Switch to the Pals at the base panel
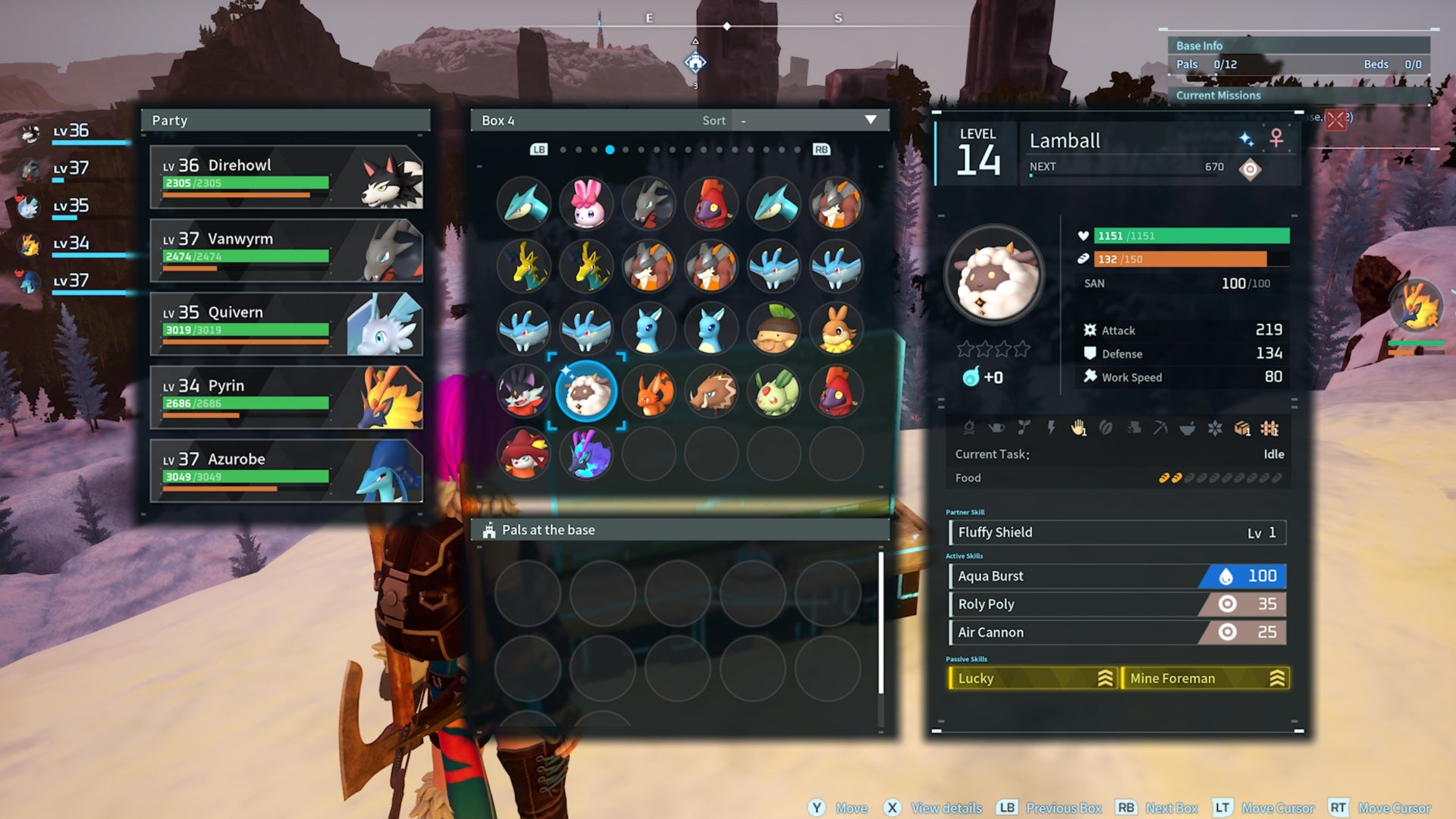The image size is (1456, 819). pos(548,530)
